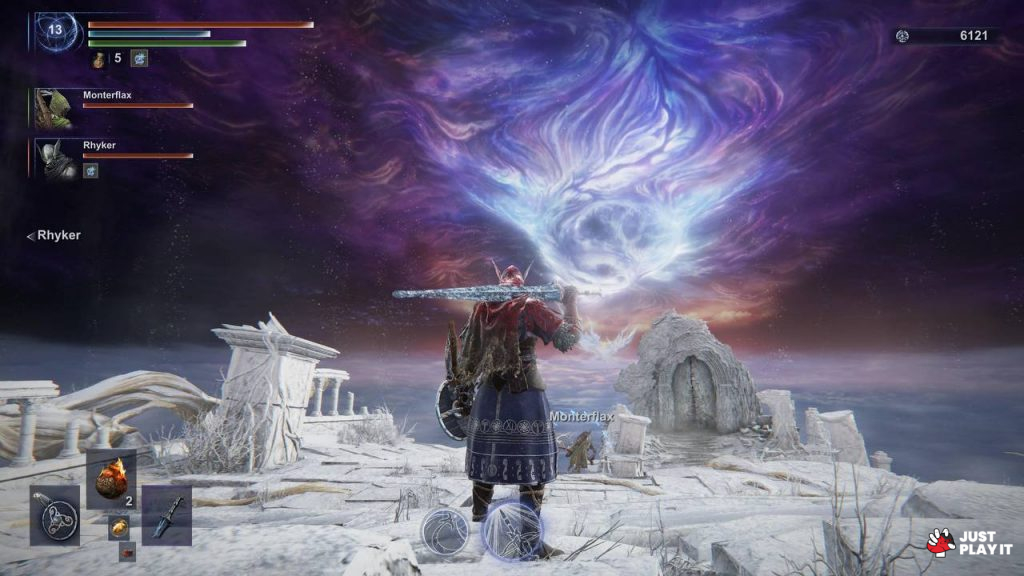The image size is (1024, 576).
Task: Click the Rhyker teammate direction marker
Action: pyautogui.click(x=54, y=235)
